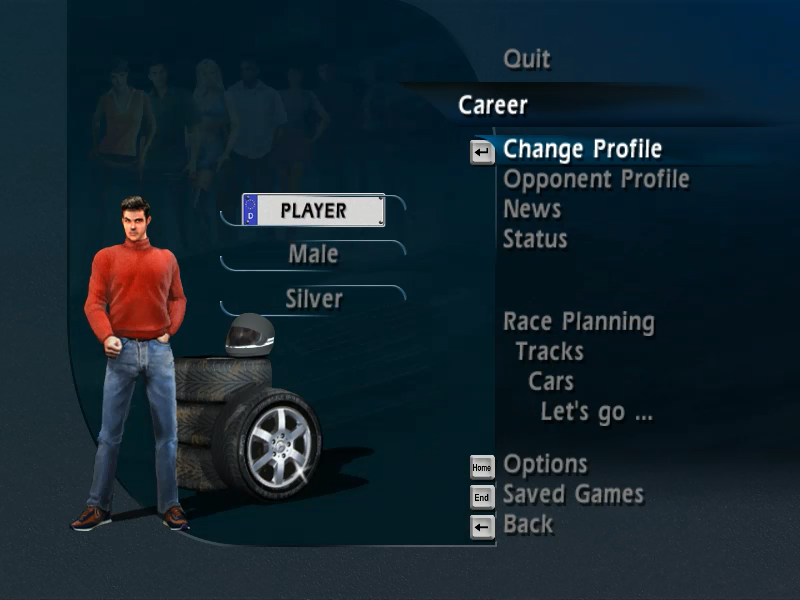Show the News page
The width and height of the screenshot is (800, 600).
pos(532,209)
